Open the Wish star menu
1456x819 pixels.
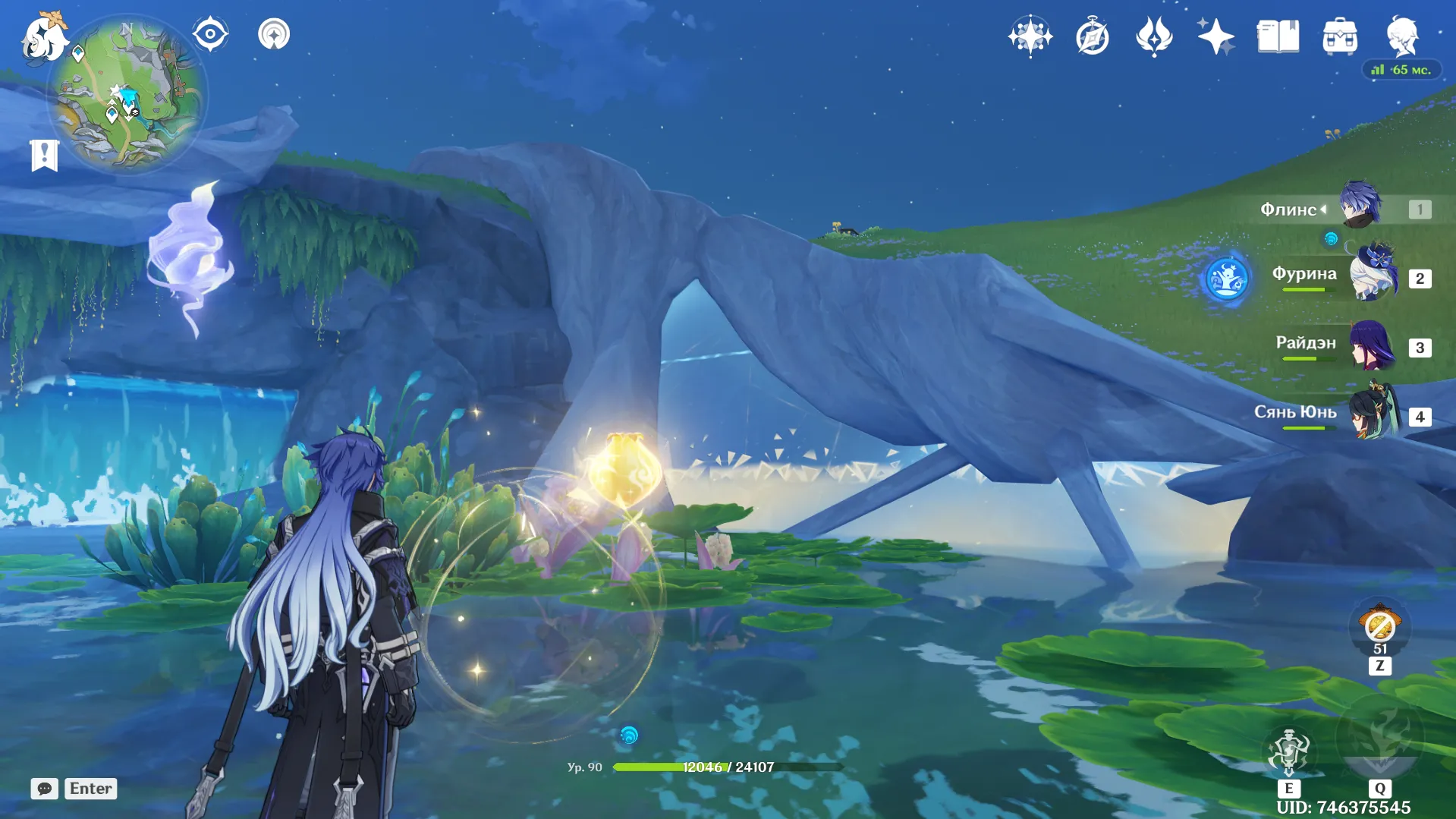click(x=1030, y=36)
